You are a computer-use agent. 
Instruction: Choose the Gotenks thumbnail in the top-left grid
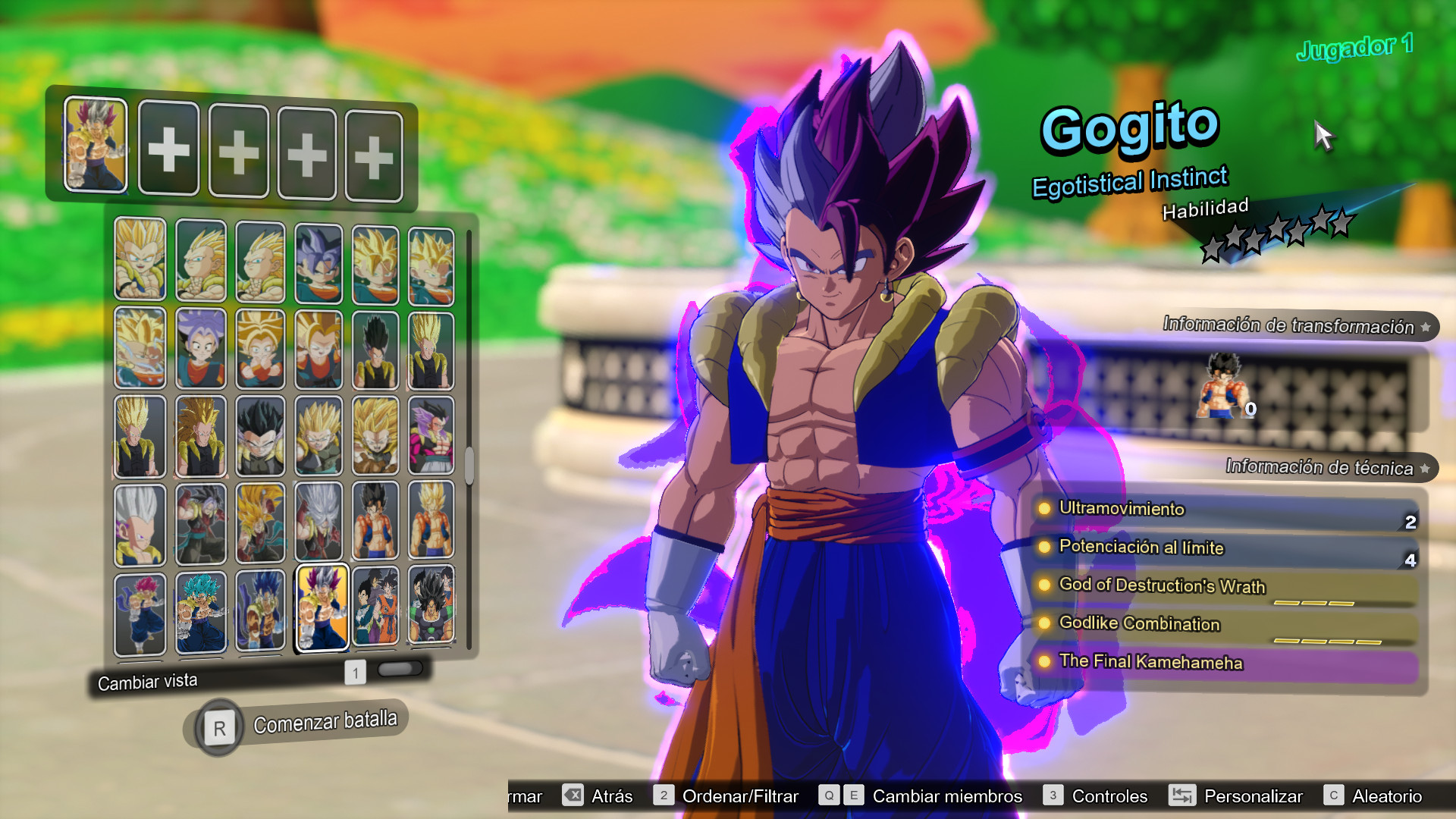[x=140, y=259]
